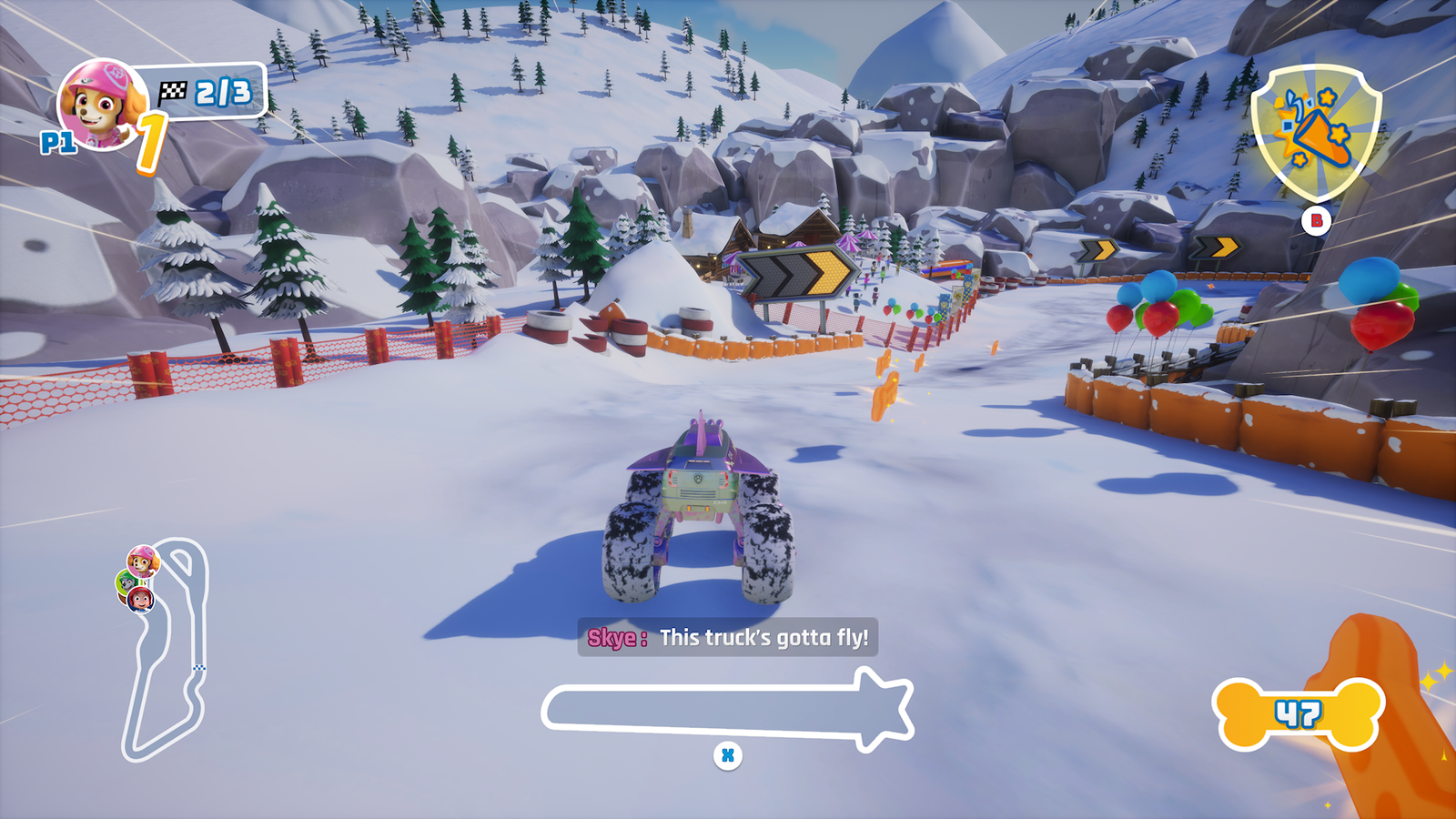This screenshot has height=819, width=1456.
Task: Select Skye's marker on the minimap
Action: tap(142, 561)
